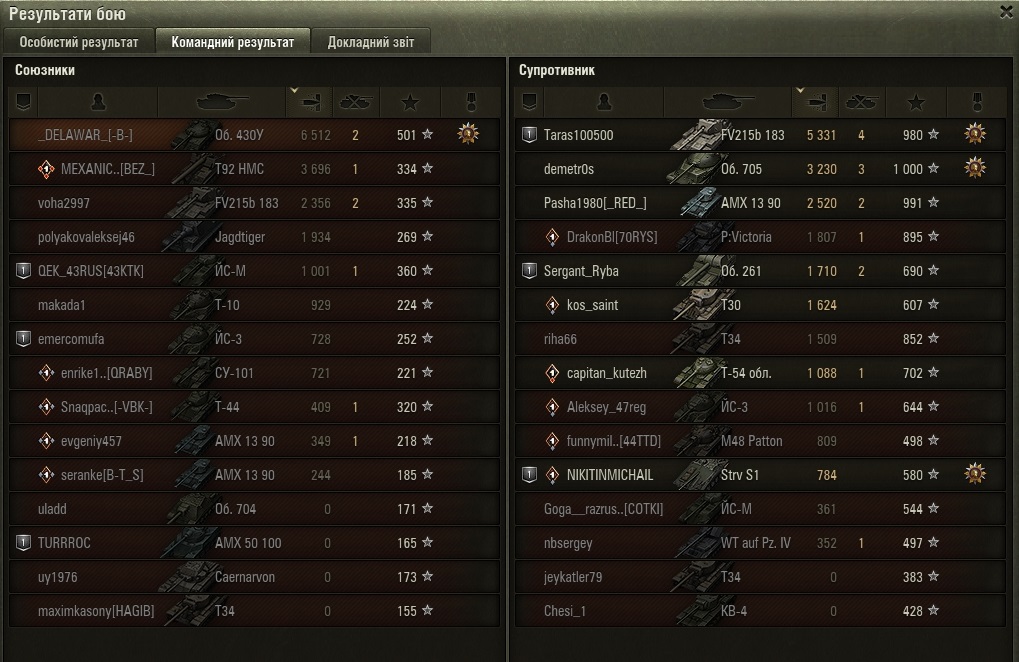Screen dimensions: 1019x662
Task: Select ally polyakovaleksej46 row
Action: 86,237
